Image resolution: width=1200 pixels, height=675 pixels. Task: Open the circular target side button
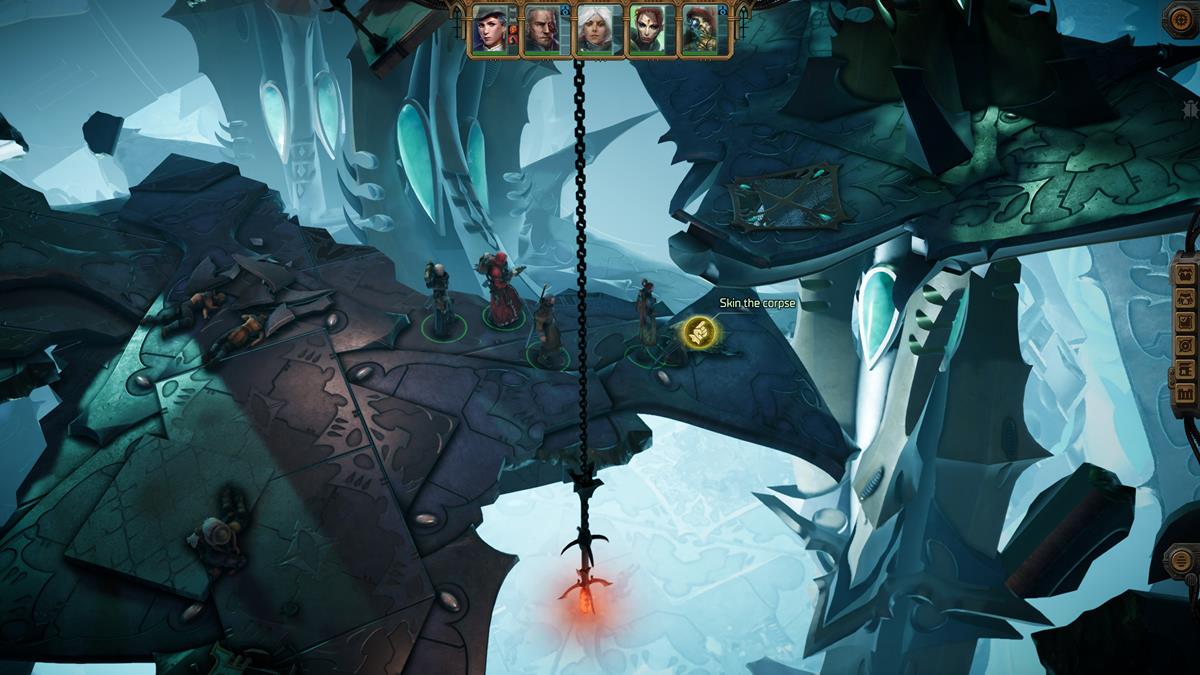point(1185,345)
